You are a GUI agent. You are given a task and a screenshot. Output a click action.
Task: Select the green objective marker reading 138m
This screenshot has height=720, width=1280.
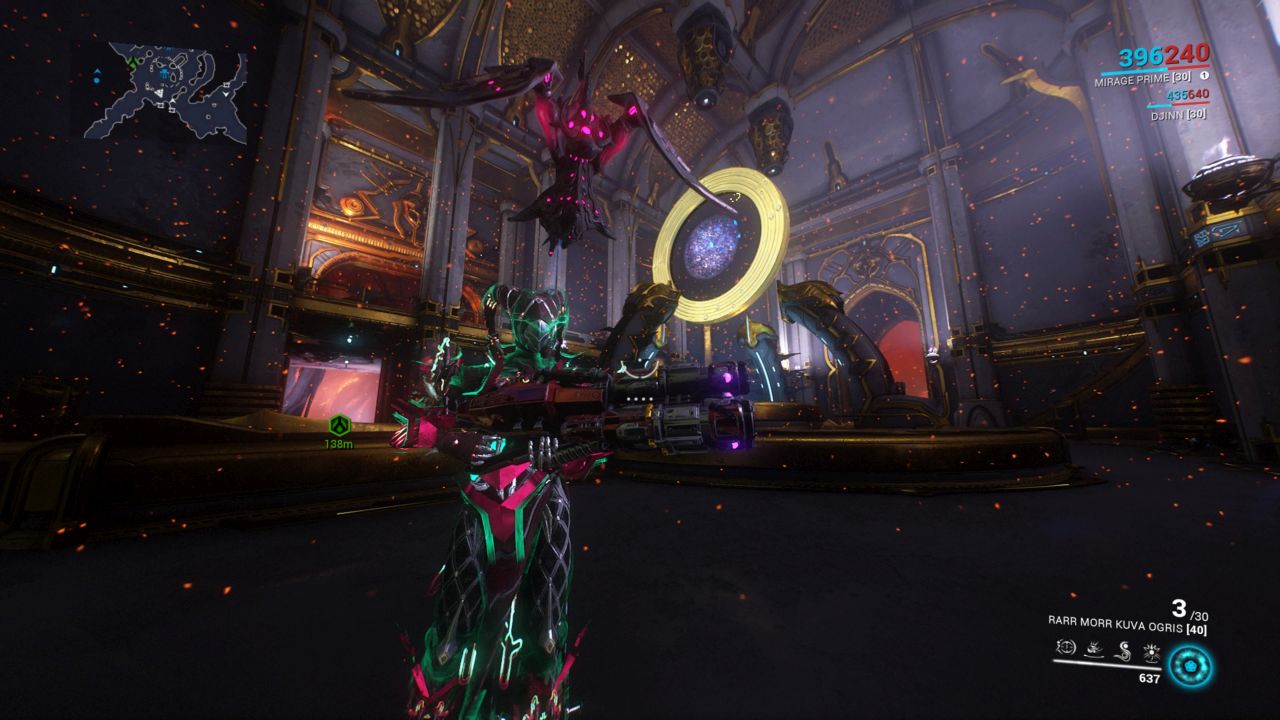340,427
